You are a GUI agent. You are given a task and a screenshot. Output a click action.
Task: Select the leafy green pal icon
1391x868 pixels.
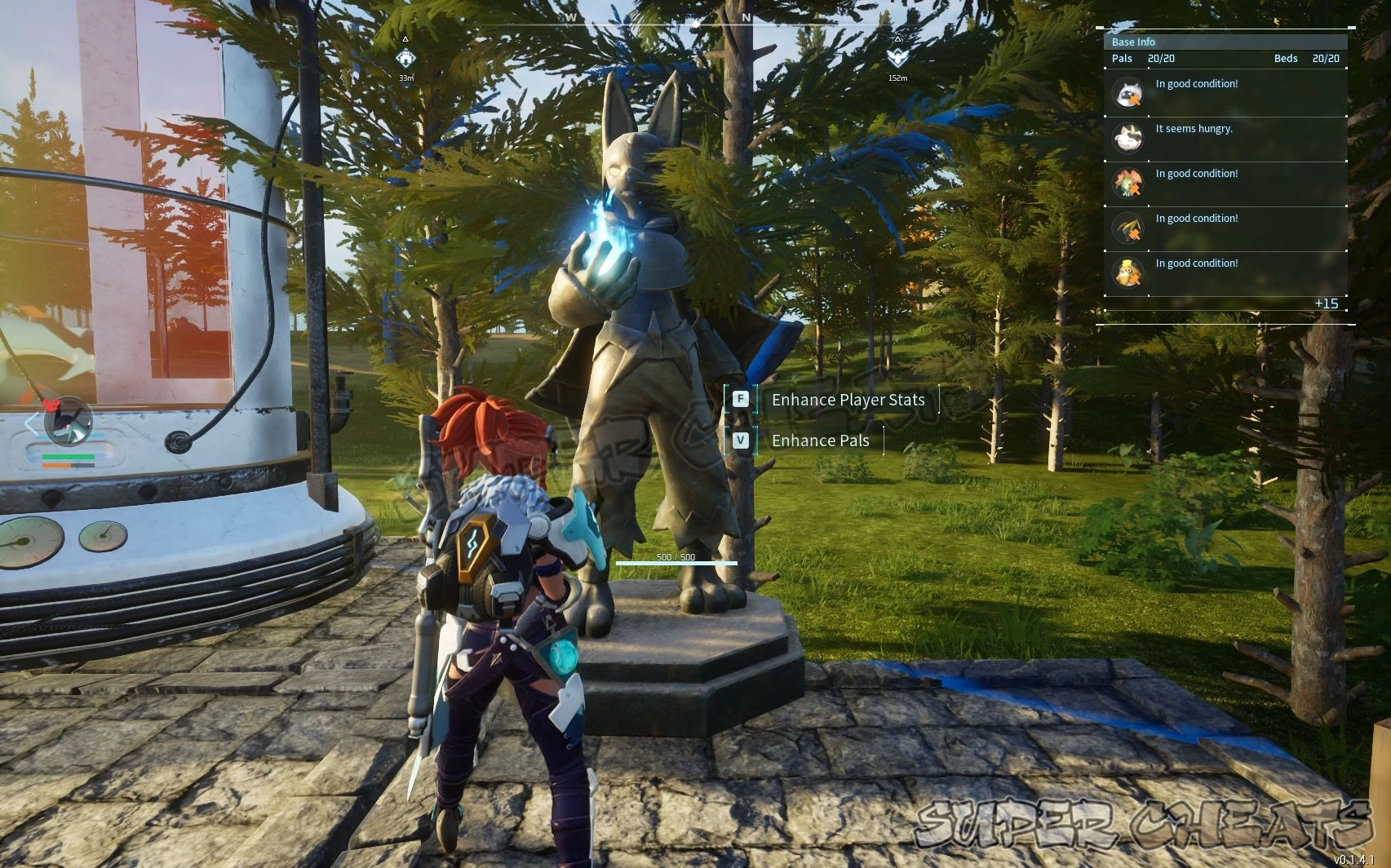click(1128, 181)
